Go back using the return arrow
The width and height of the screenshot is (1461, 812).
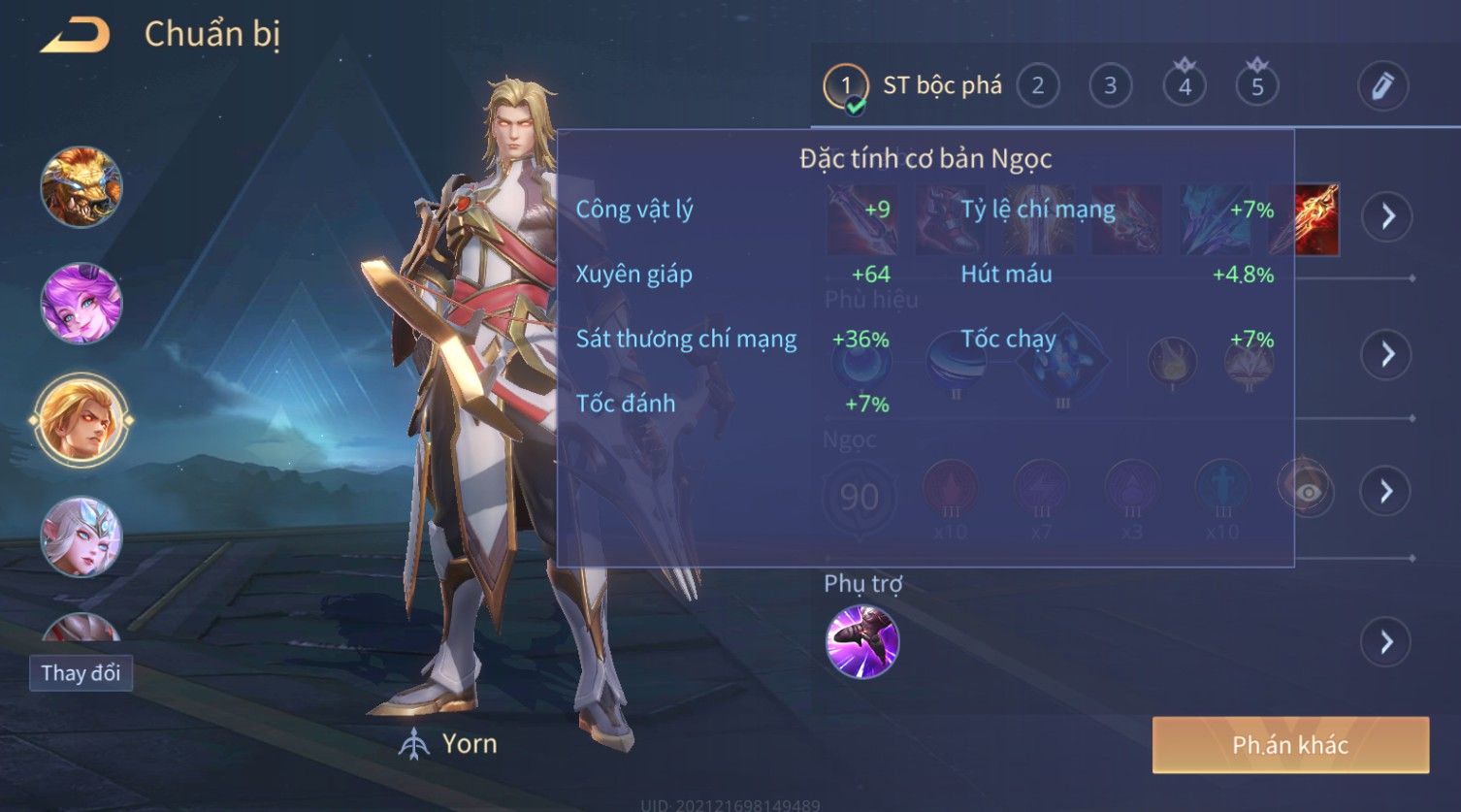(76, 36)
